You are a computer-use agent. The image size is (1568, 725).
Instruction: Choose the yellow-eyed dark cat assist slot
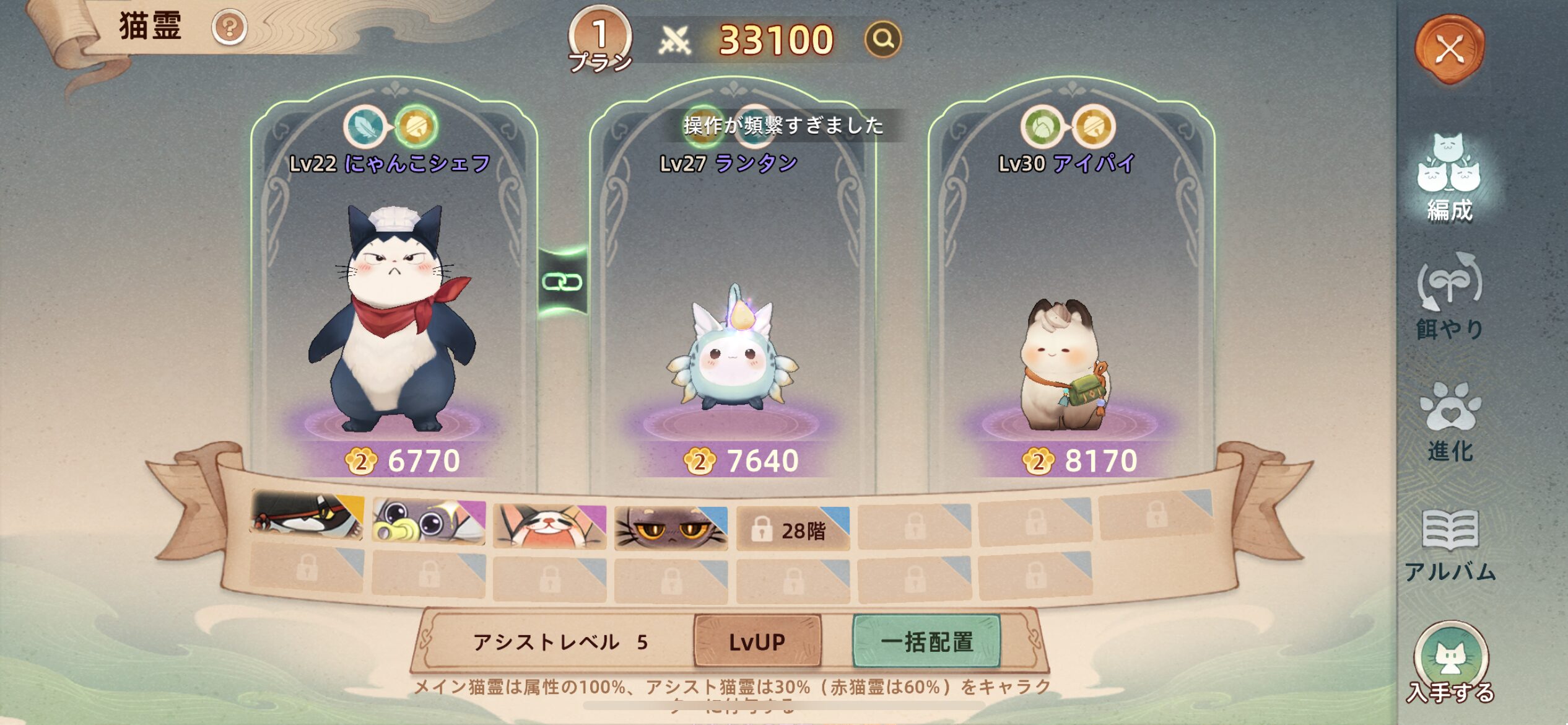[x=671, y=529]
